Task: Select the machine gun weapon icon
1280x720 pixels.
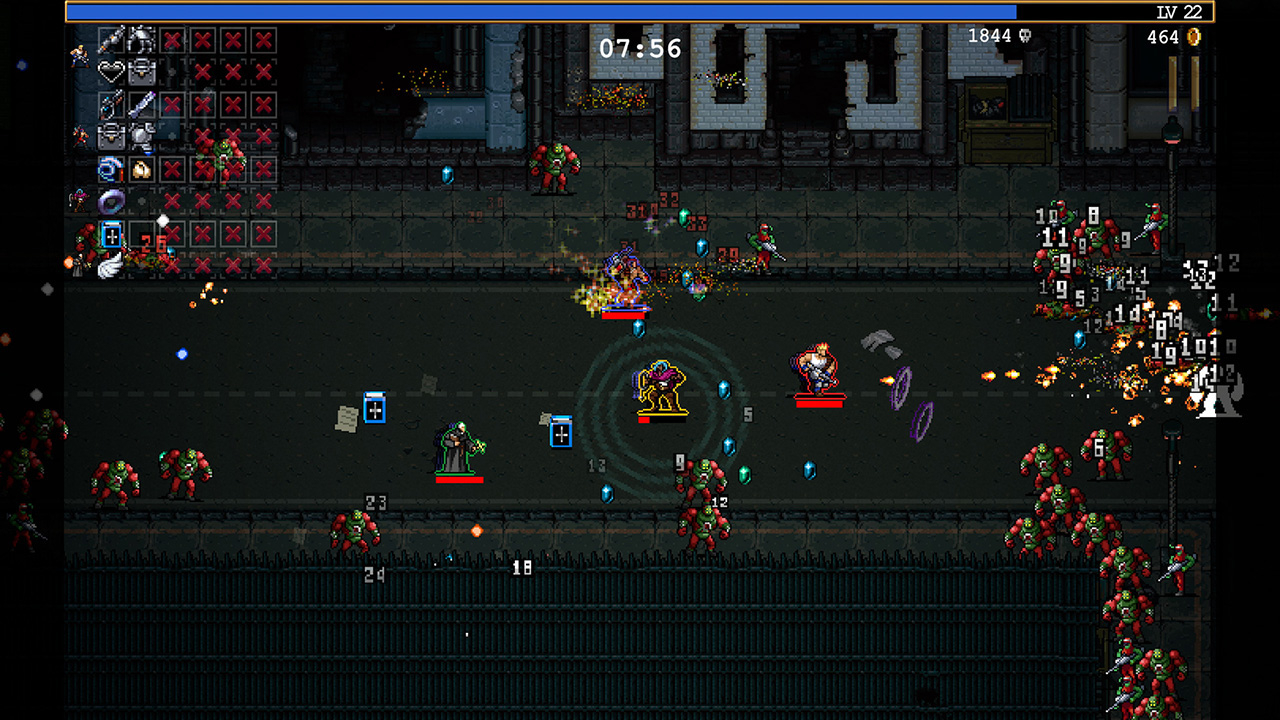Action: click(x=109, y=41)
